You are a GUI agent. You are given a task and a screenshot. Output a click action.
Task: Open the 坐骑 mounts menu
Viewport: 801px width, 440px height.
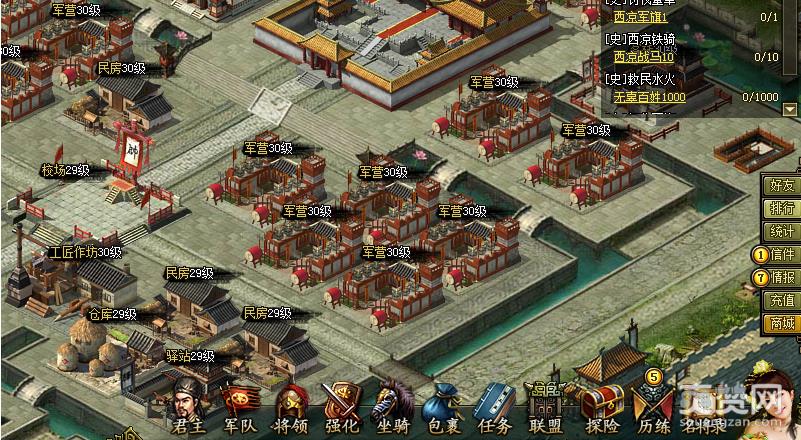394,407
